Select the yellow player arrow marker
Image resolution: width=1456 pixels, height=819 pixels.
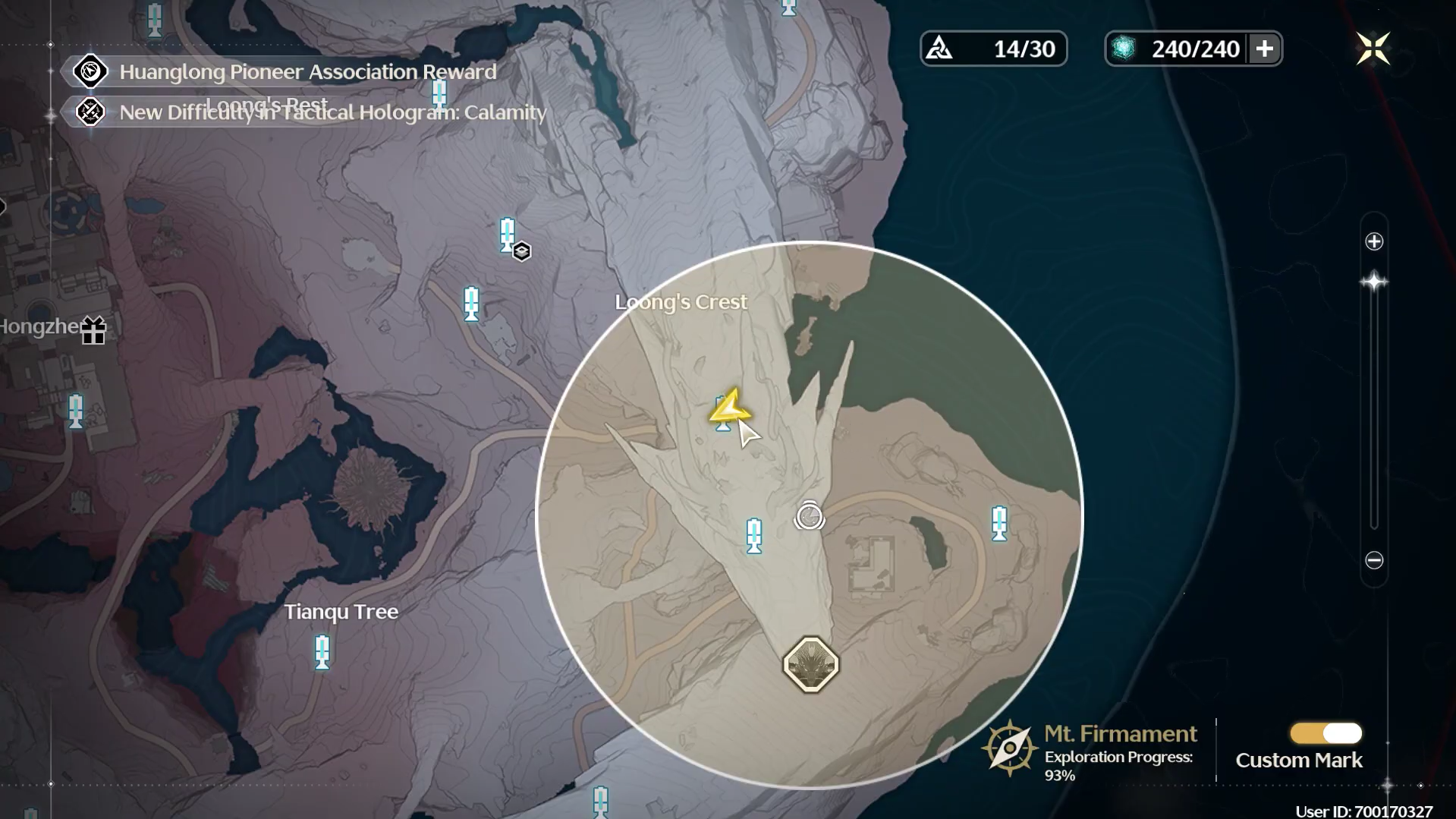point(729,407)
